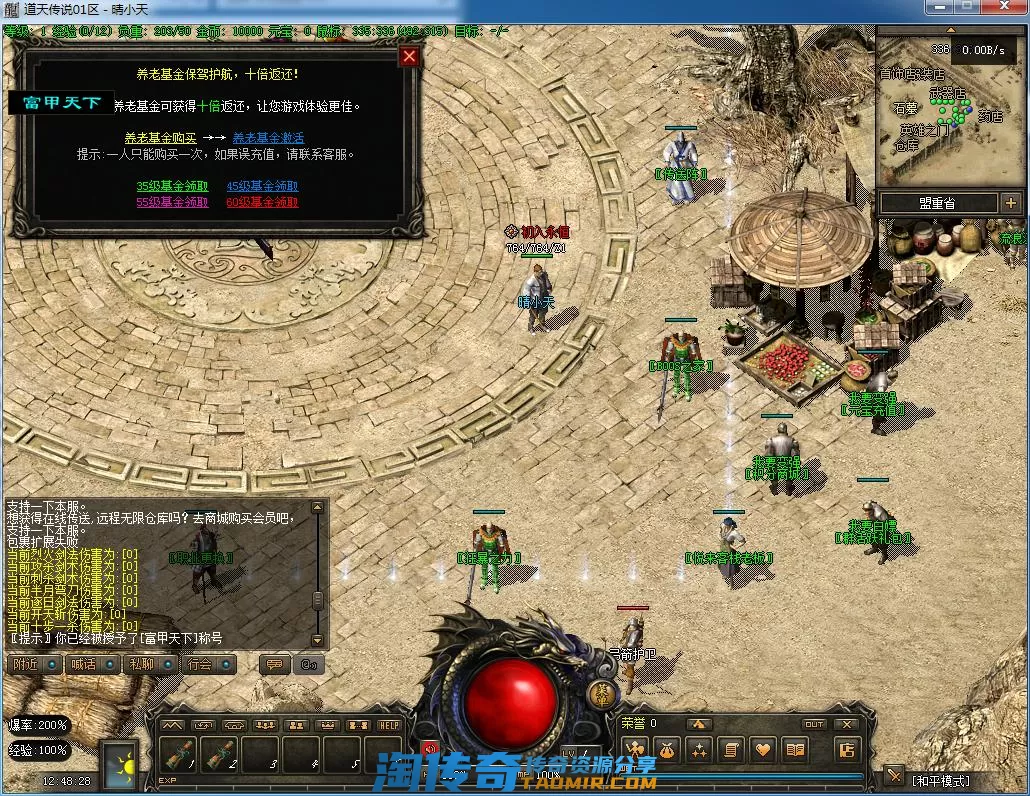The image size is (1030, 796).
Task: Open the book icon in the menu bar
Action: click(795, 749)
